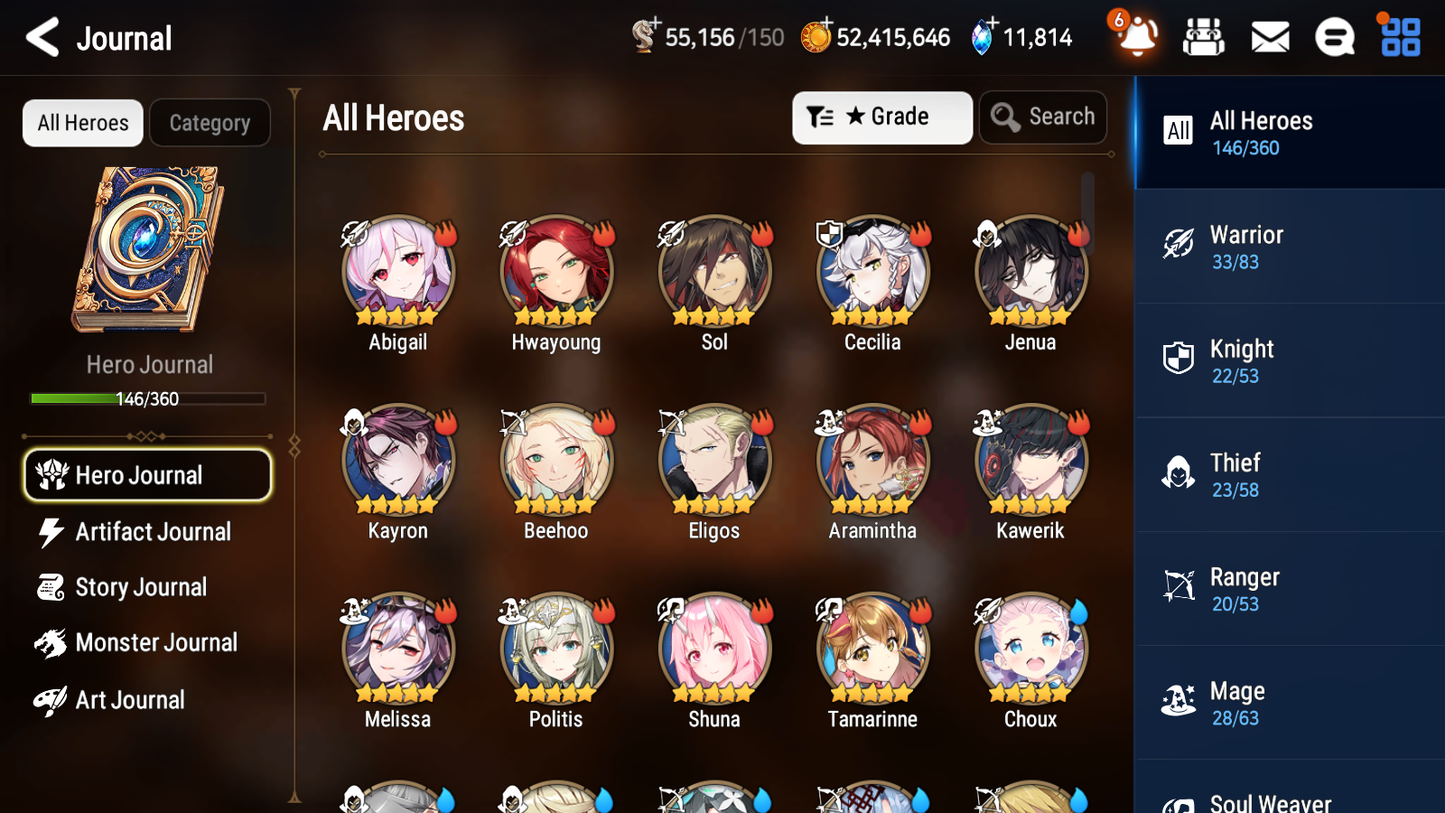The width and height of the screenshot is (1445, 813).
Task: Open the hero Search
Action: click(x=1043, y=117)
